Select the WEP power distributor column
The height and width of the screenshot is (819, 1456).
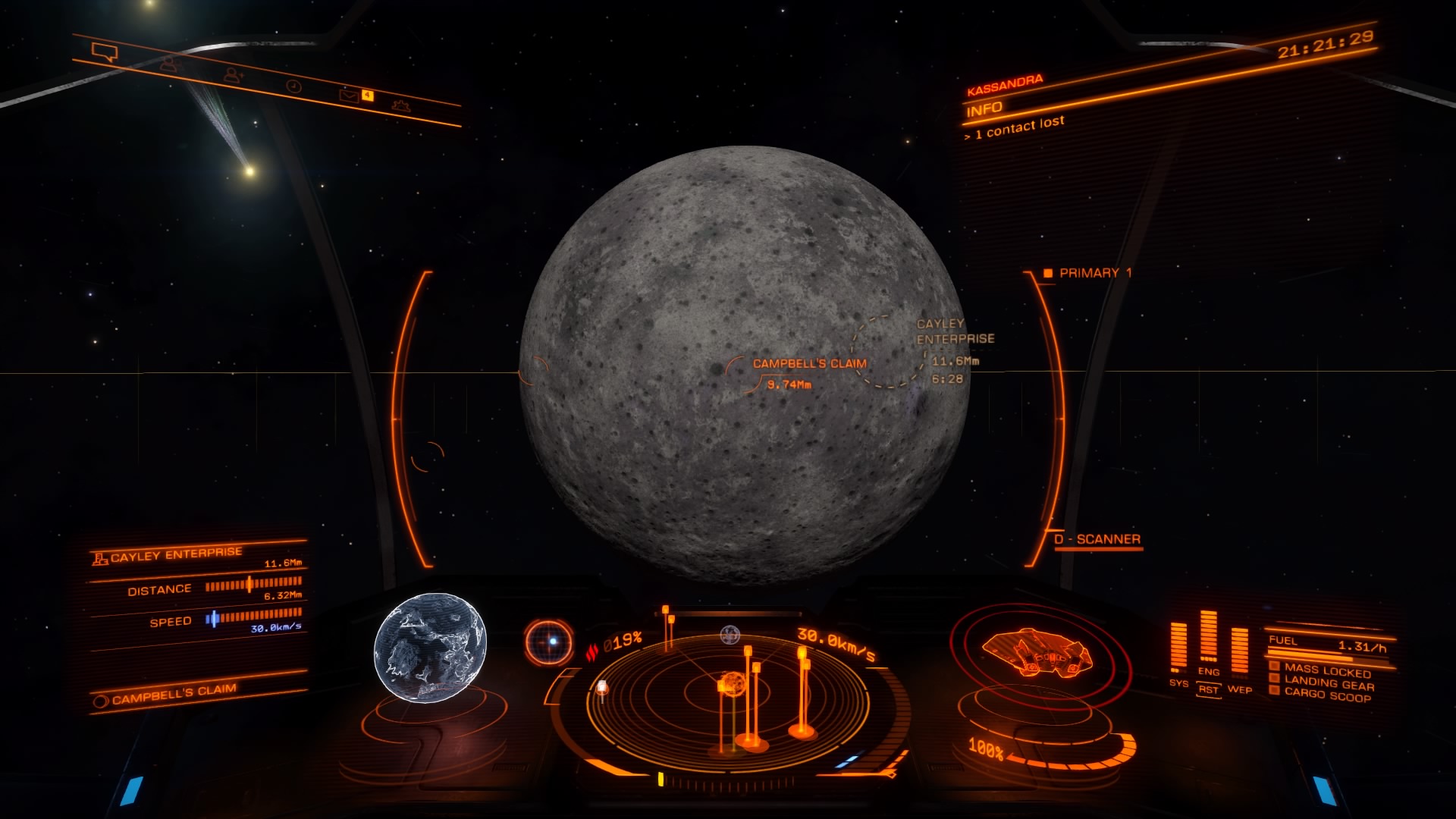(1239, 652)
